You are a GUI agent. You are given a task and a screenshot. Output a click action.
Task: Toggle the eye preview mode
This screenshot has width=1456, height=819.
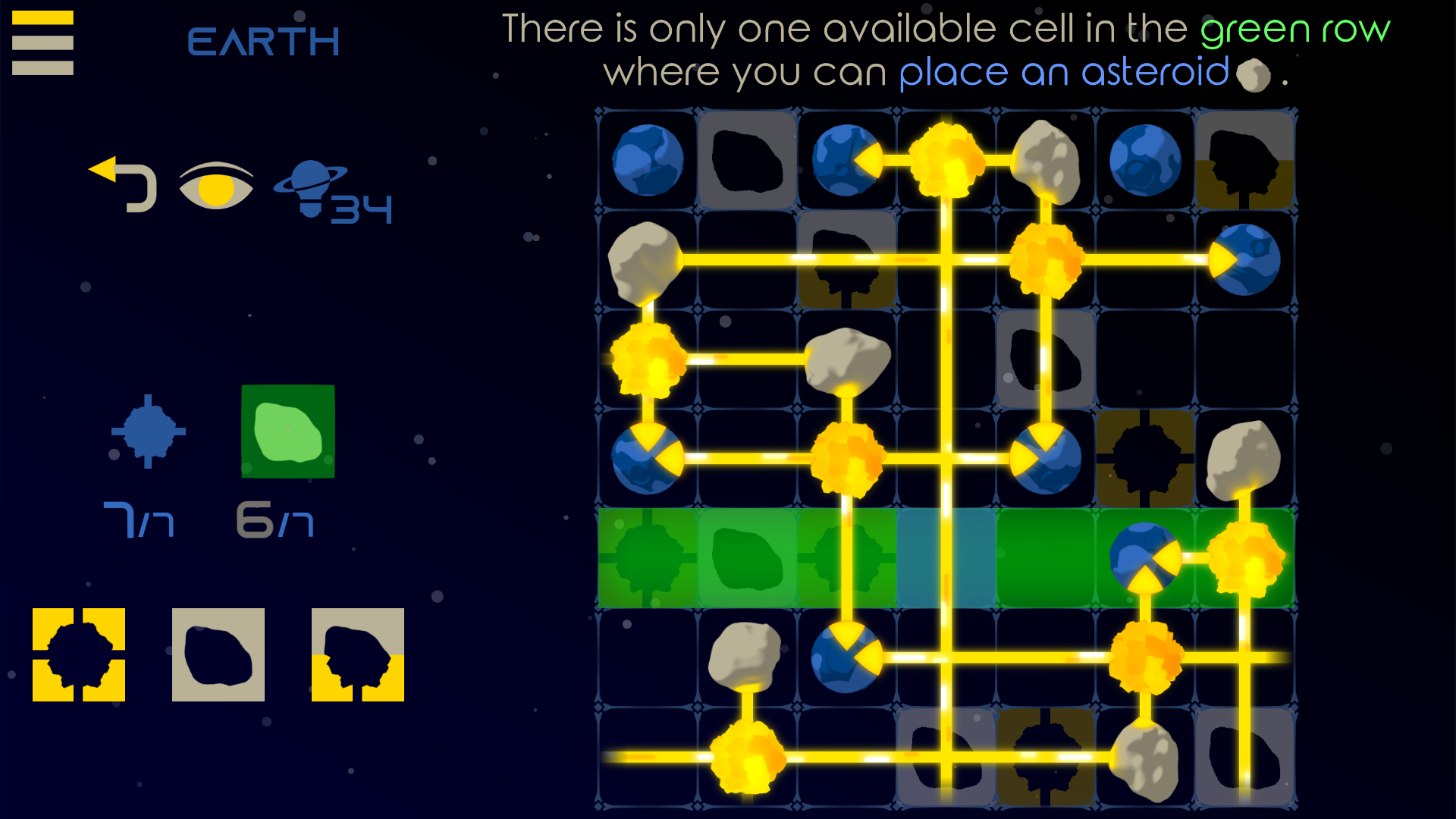coord(215,186)
